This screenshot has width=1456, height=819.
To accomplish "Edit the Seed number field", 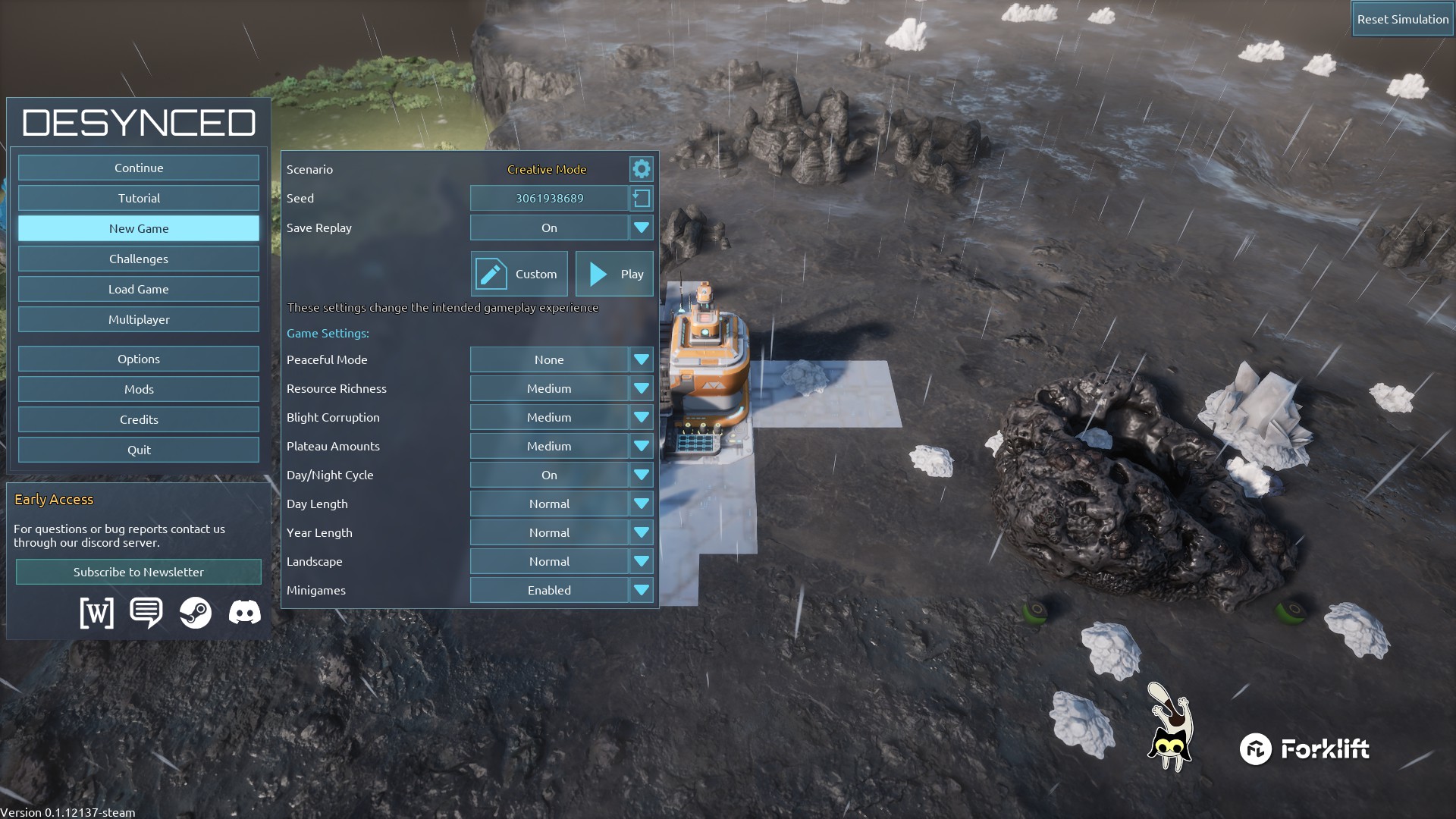I will 549,198.
